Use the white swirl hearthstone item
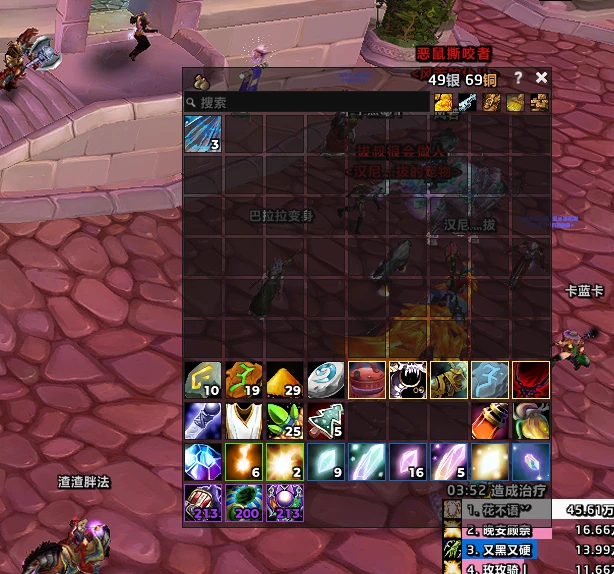Viewport: 614px width, 574px height. tap(326, 380)
